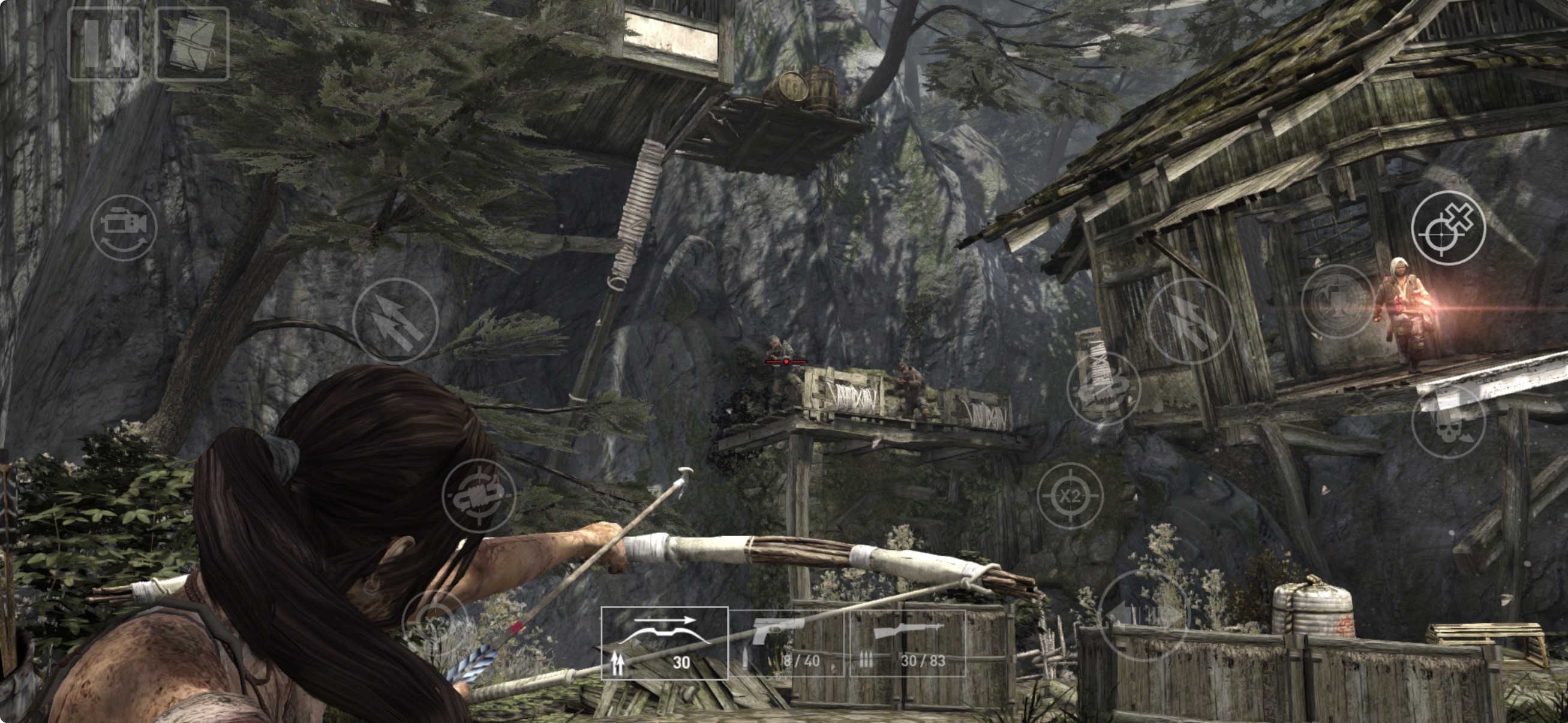Activate the rope-knot crosshair button

(479, 496)
